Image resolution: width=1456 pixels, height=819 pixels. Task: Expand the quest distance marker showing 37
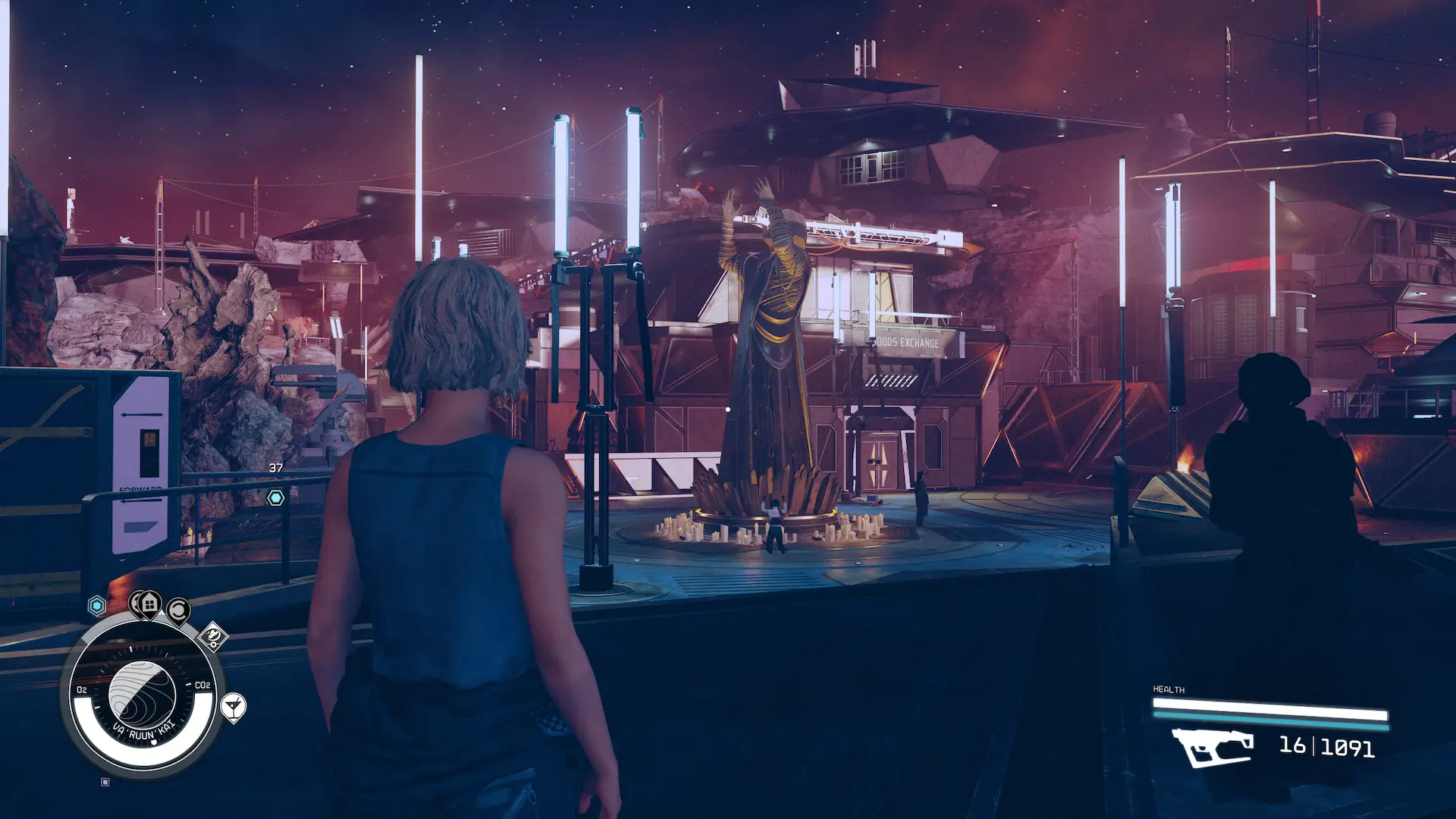(x=276, y=469)
